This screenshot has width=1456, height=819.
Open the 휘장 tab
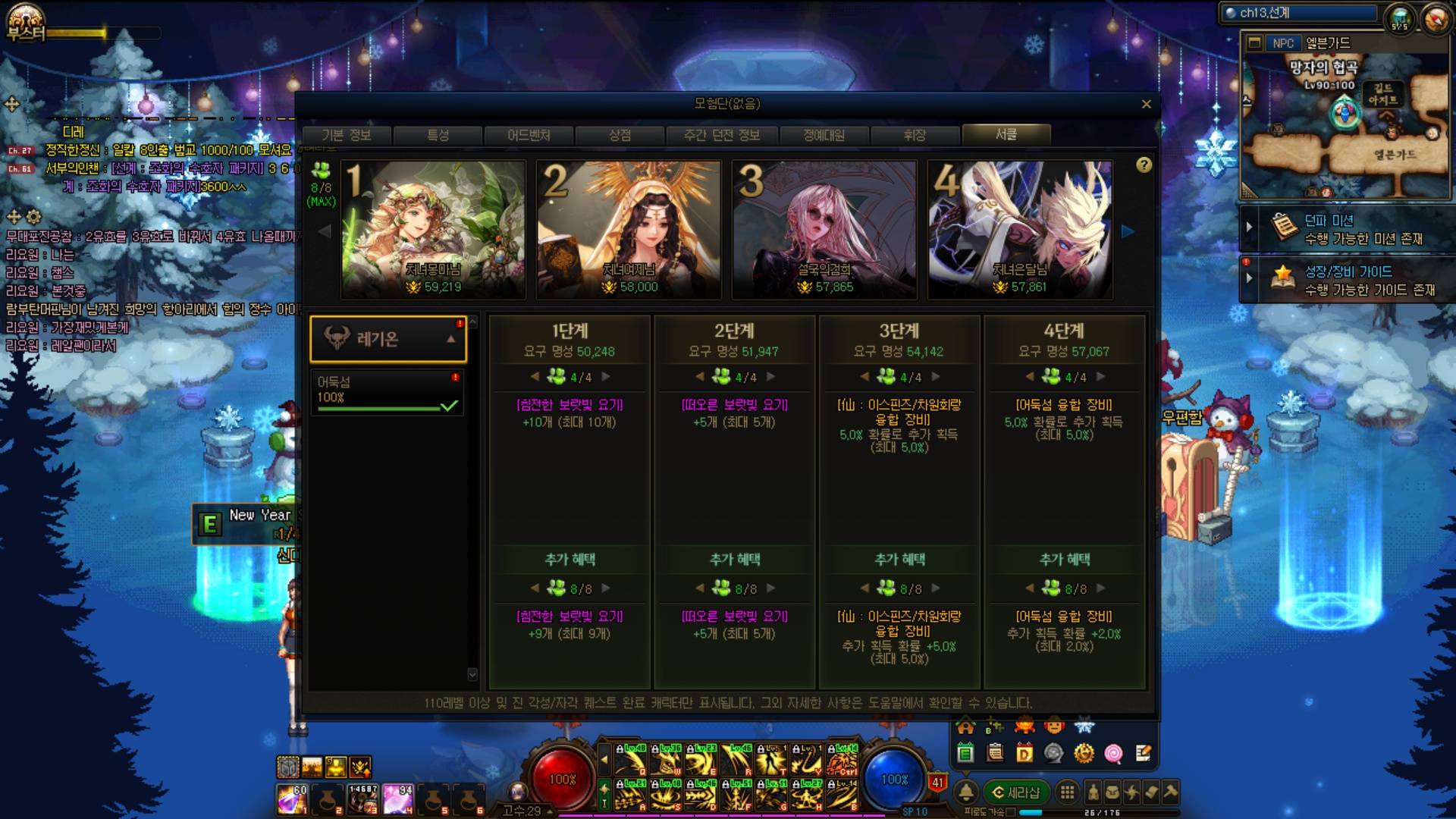coord(915,135)
